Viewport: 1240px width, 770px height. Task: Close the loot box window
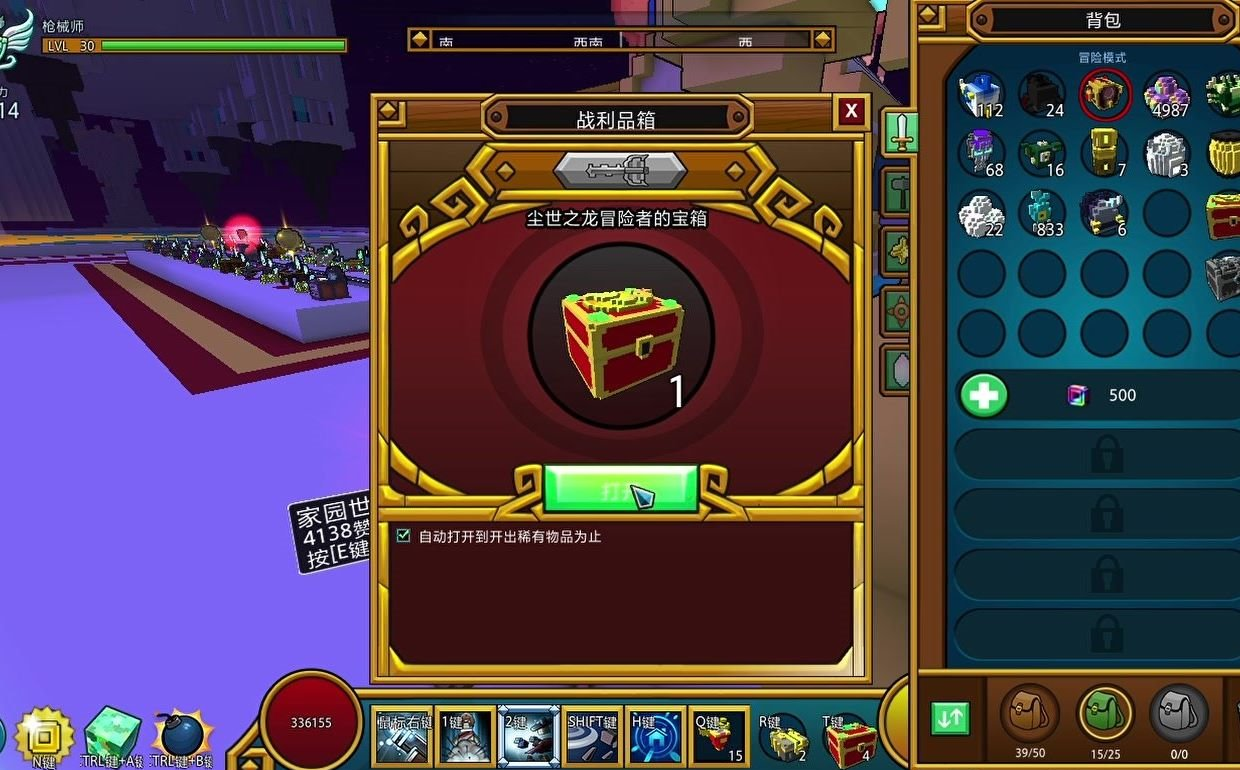pos(850,111)
